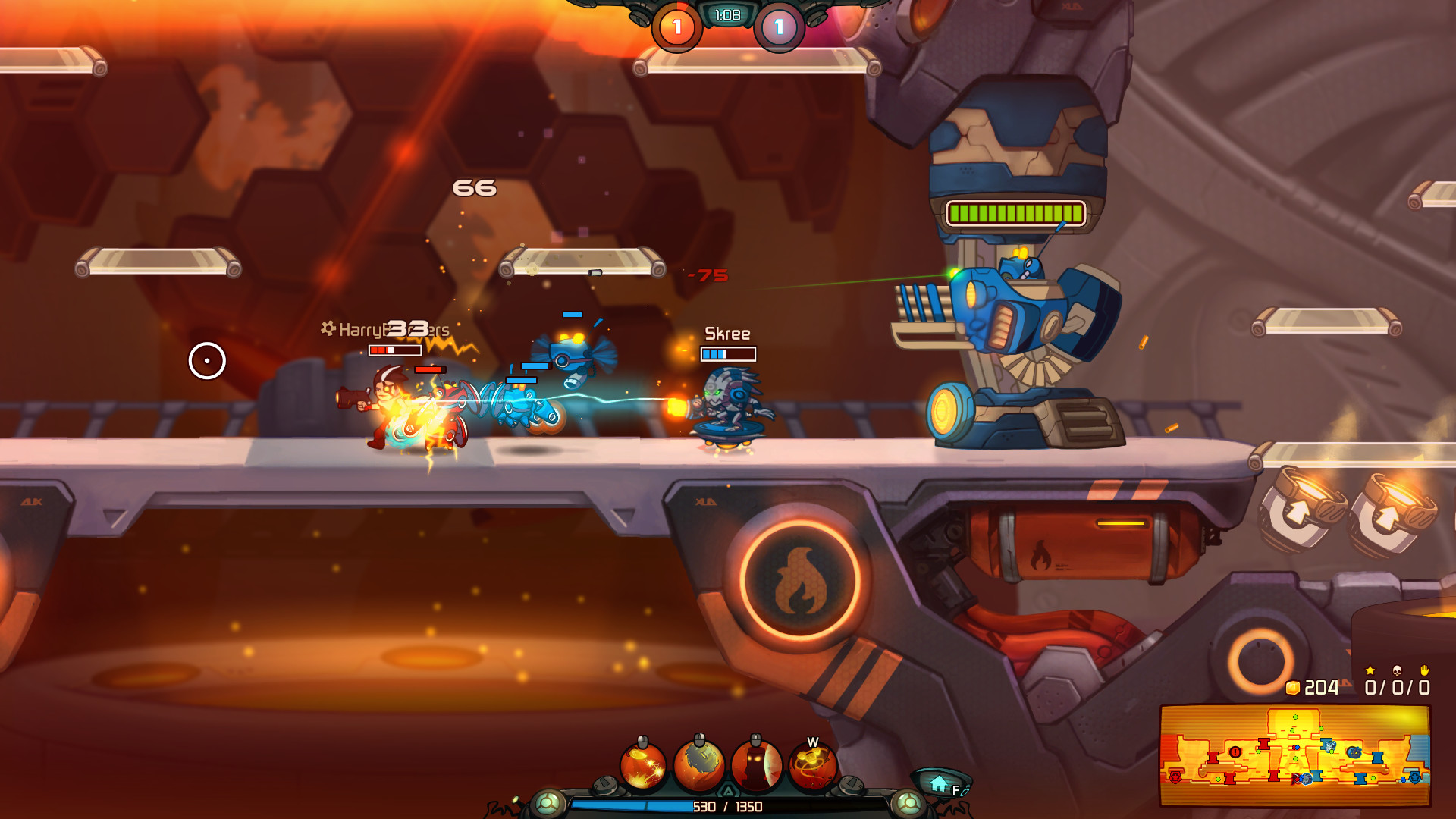The width and height of the screenshot is (1456, 819).
Task: Click the enemy portrait in the minimap center
Action: pyautogui.click(x=1307, y=779)
